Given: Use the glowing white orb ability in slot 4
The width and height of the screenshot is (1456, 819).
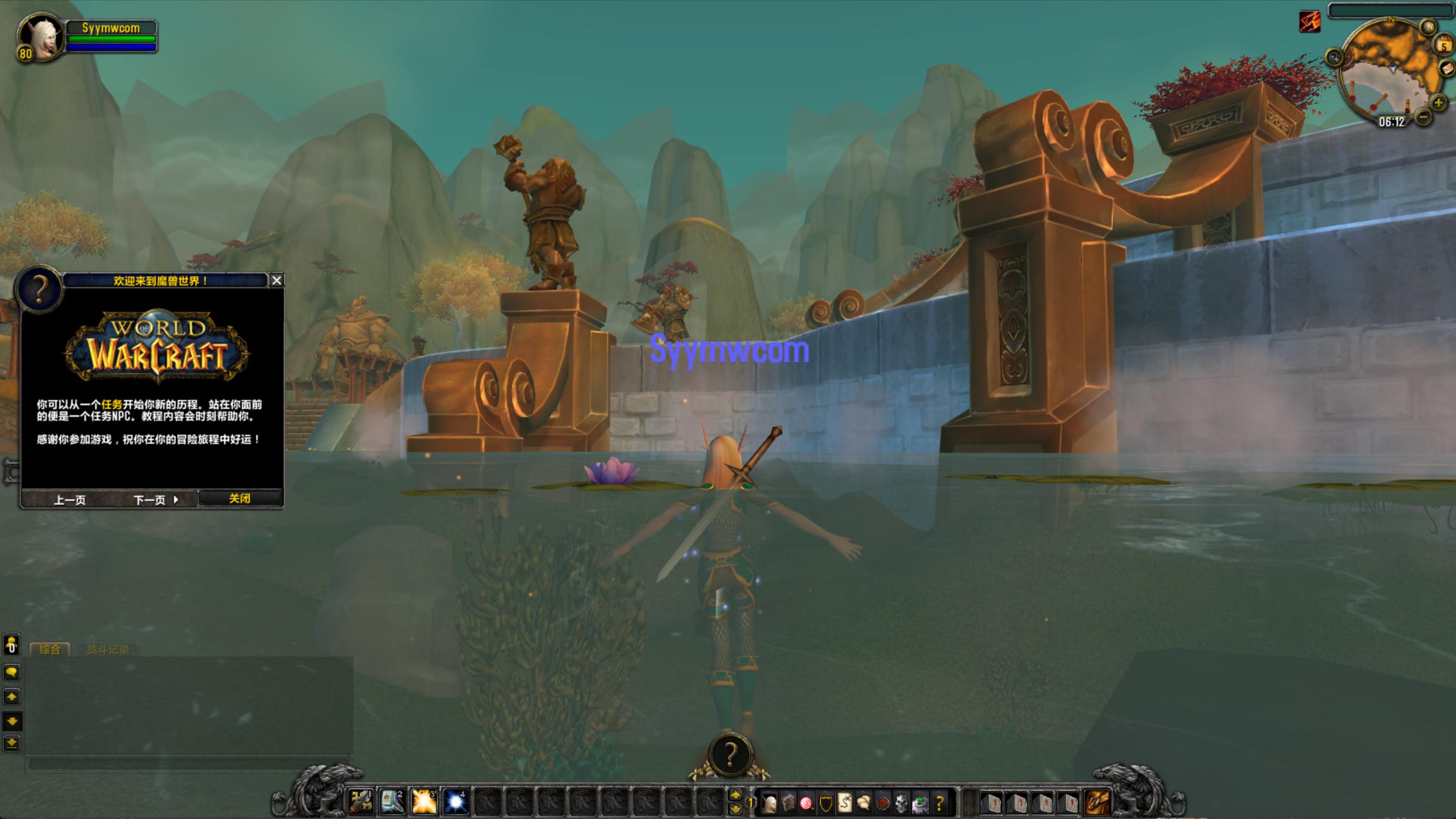Looking at the screenshot, I should (456, 802).
